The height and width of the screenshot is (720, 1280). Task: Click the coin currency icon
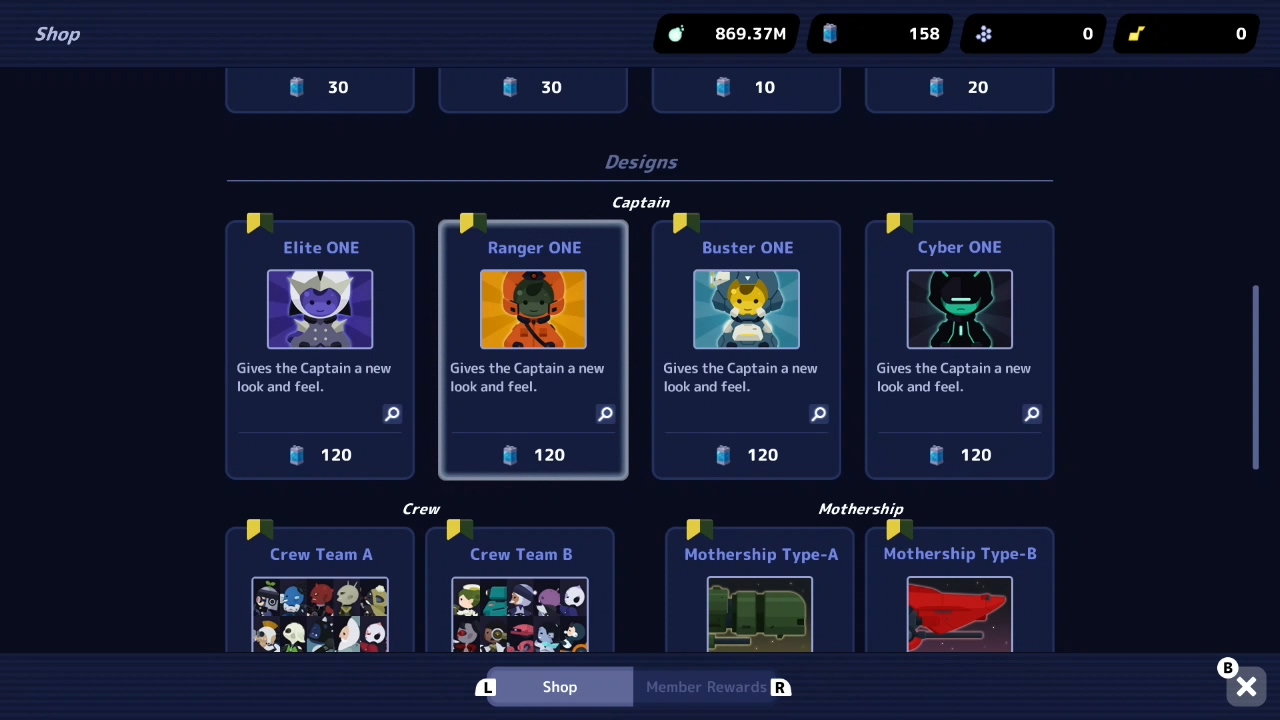click(x=676, y=33)
